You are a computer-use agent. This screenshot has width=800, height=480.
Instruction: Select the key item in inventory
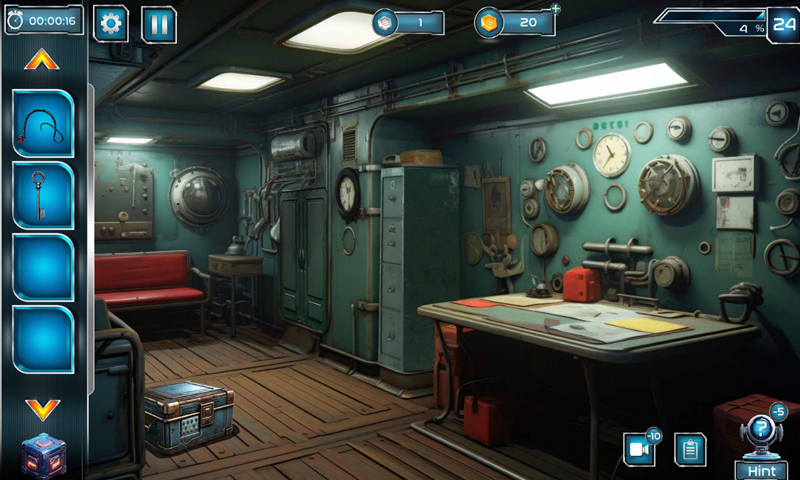pyautogui.click(x=43, y=195)
